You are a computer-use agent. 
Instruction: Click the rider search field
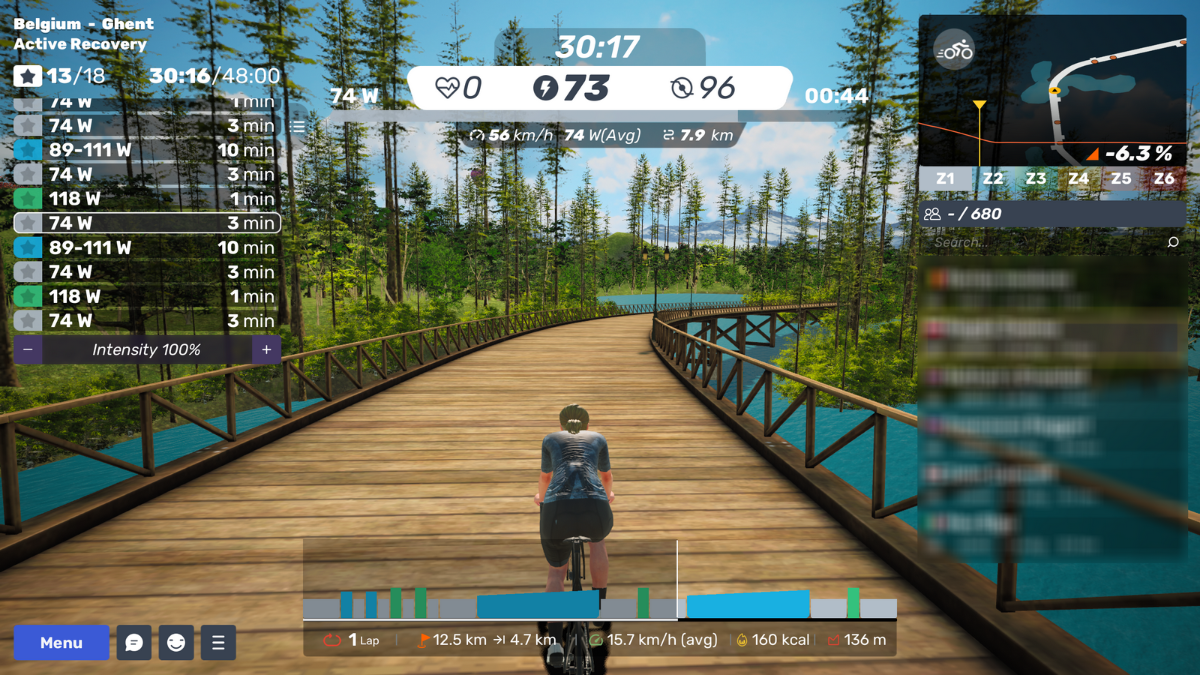pos(1040,242)
